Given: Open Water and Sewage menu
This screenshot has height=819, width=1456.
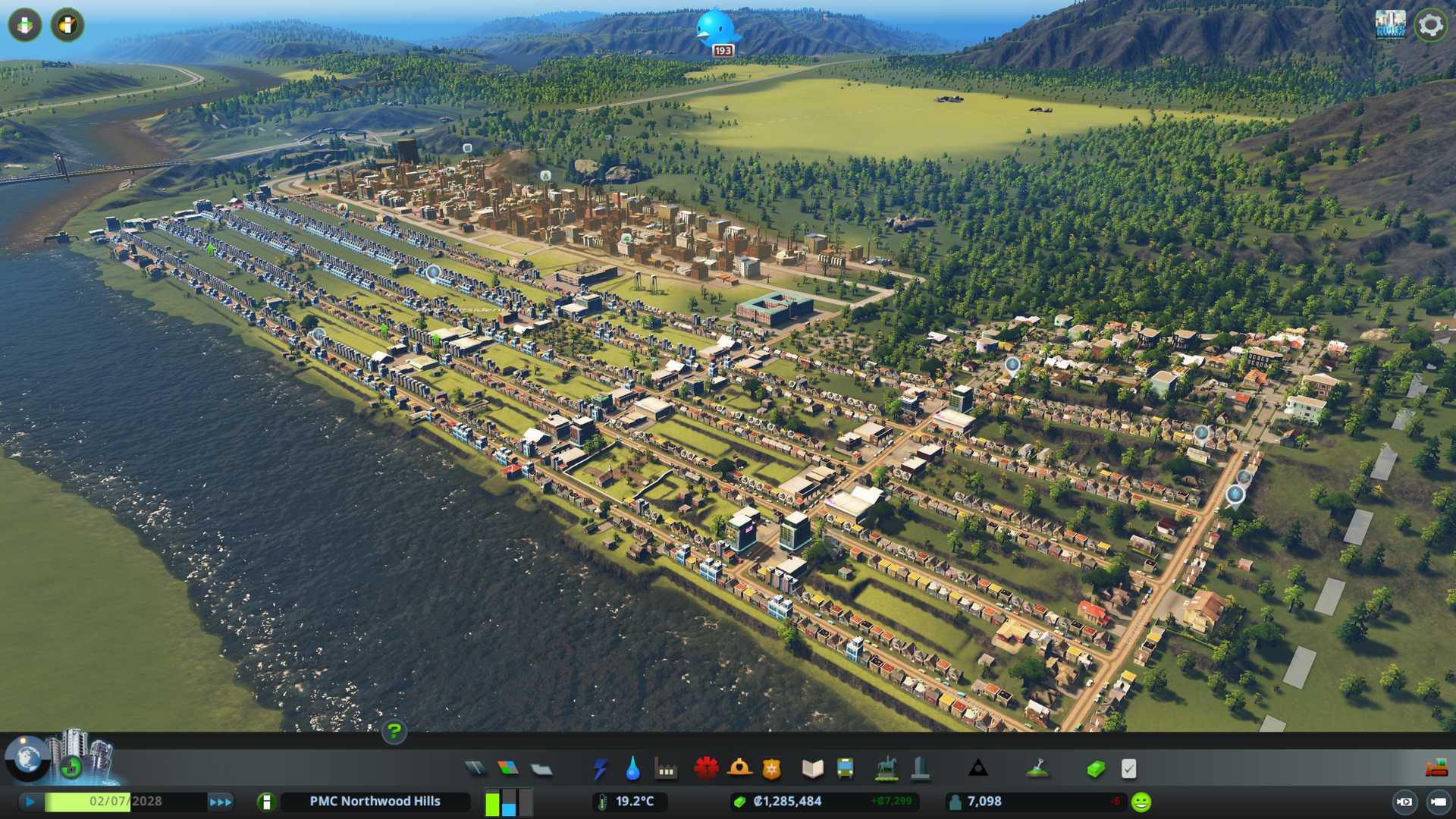Looking at the screenshot, I should (x=632, y=769).
